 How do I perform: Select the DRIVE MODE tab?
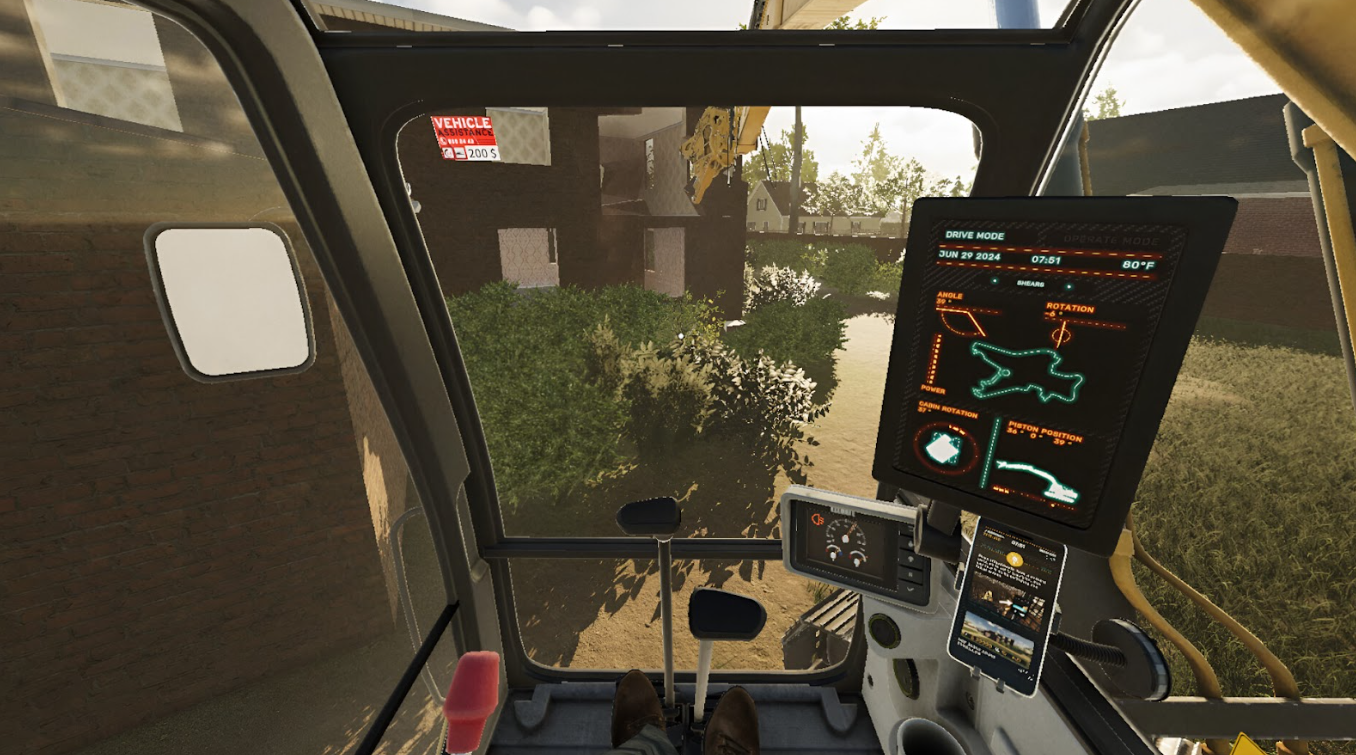(975, 236)
